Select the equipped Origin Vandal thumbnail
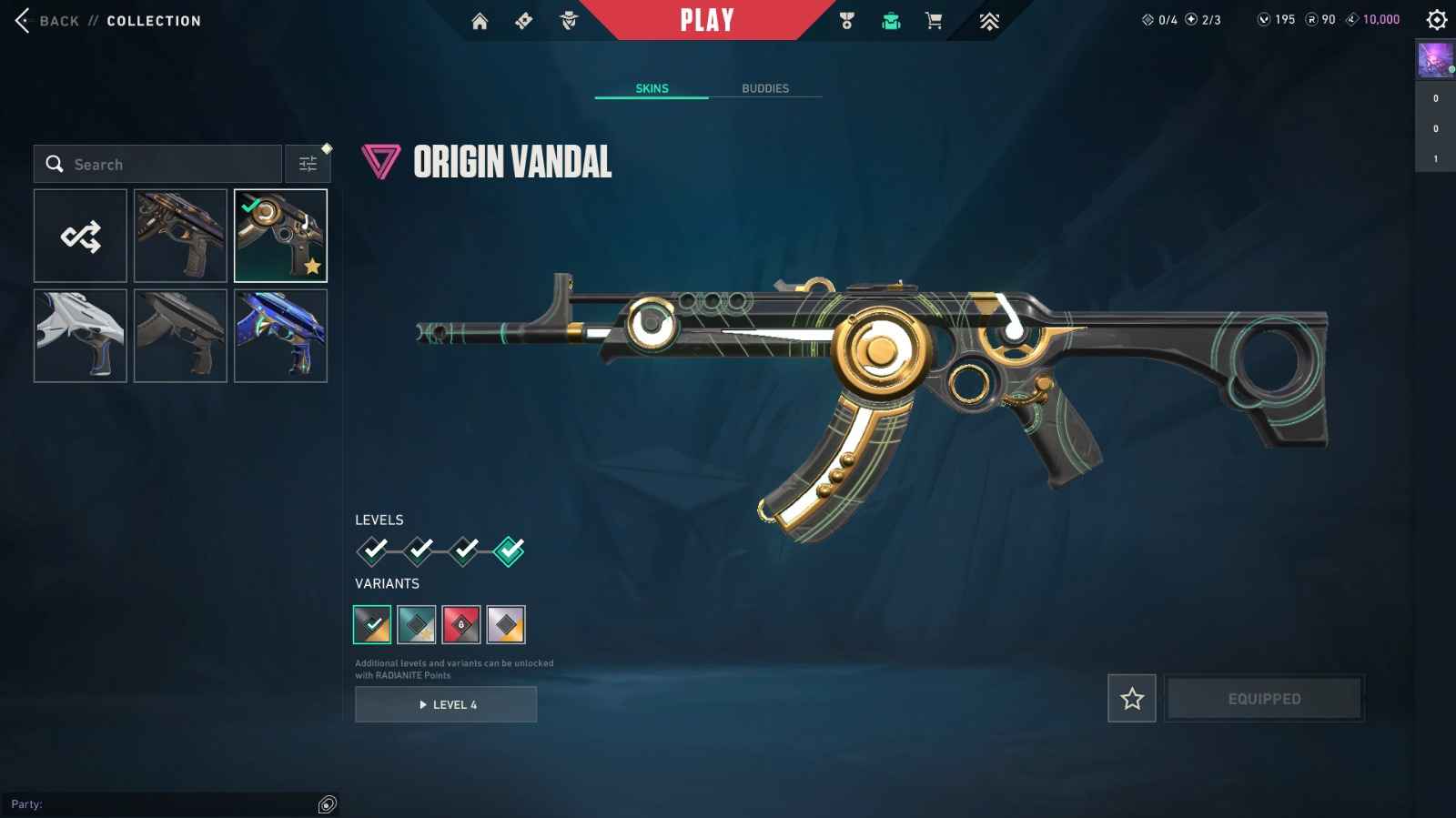Screen dimensions: 1456x818 (x=280, y=236)
